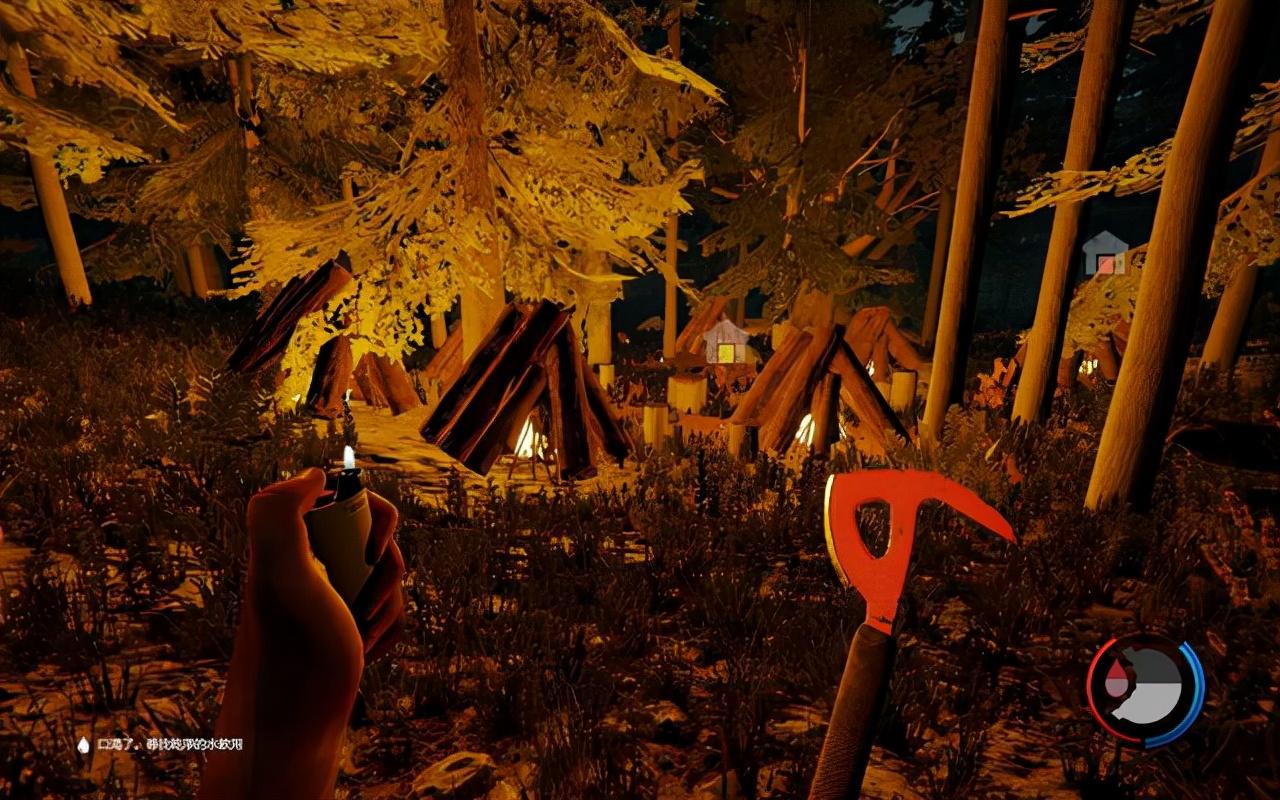Select the home marker with red window

pyautogui.click(x=1104, y=254)
